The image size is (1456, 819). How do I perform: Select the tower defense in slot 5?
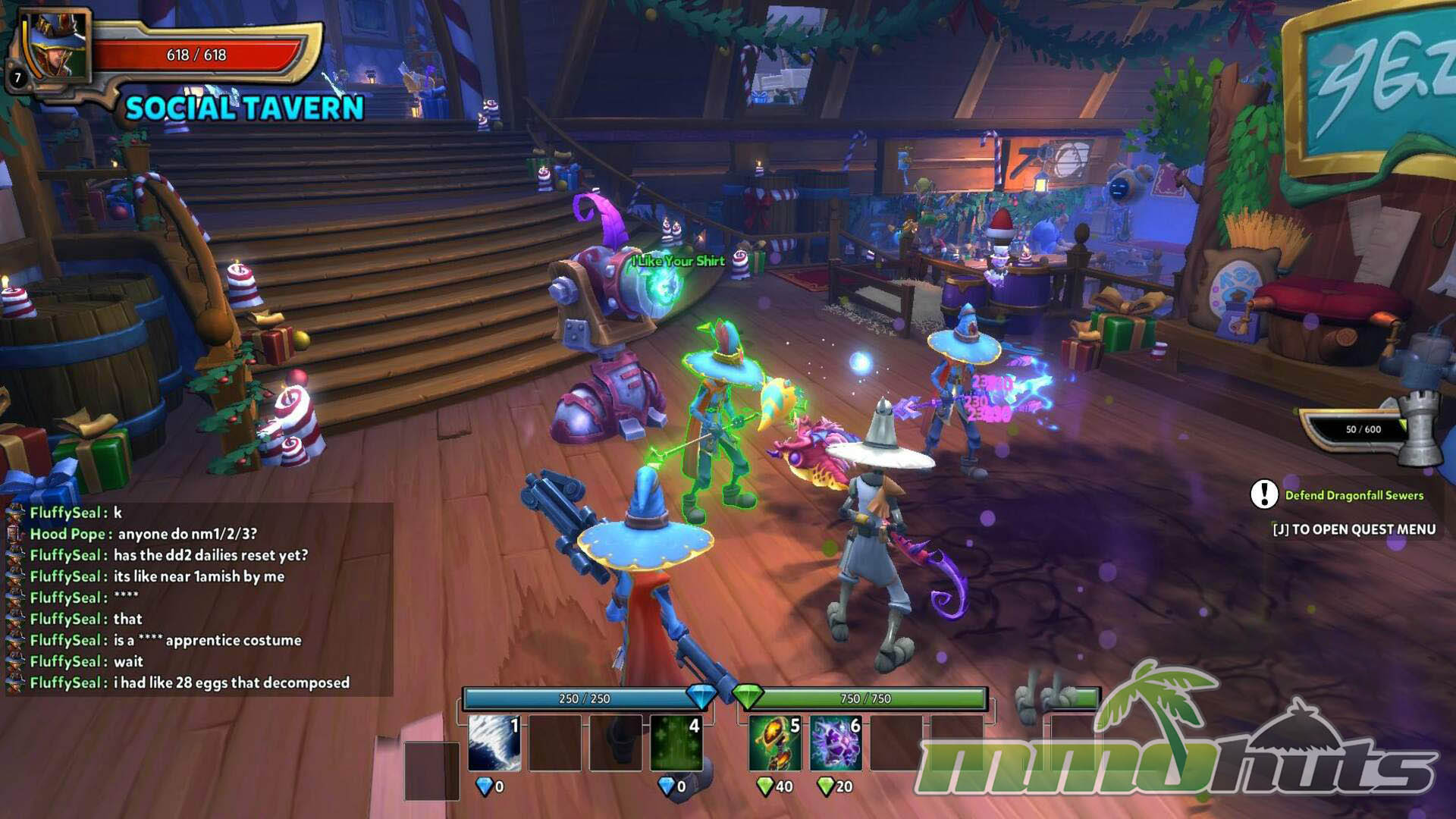click(x=774, y=742)
